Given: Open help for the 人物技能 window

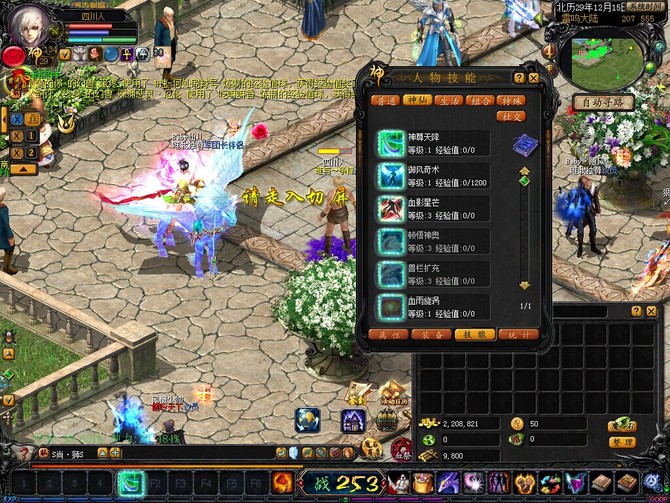Looking at the screenshot, I should (x=519, y=77).
